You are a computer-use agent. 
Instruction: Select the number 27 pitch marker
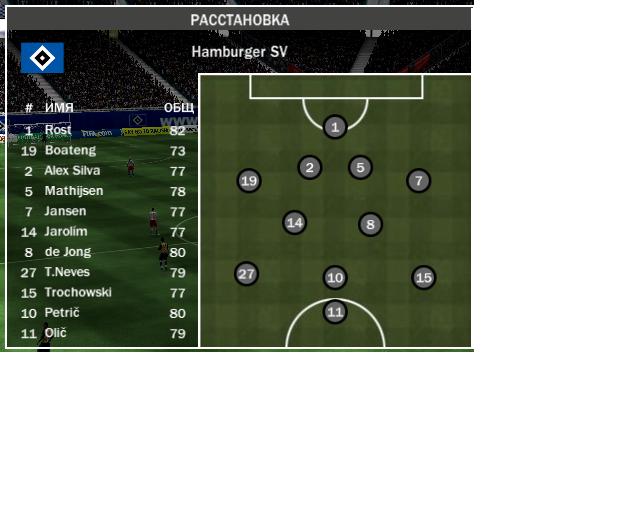pos(247,274)
